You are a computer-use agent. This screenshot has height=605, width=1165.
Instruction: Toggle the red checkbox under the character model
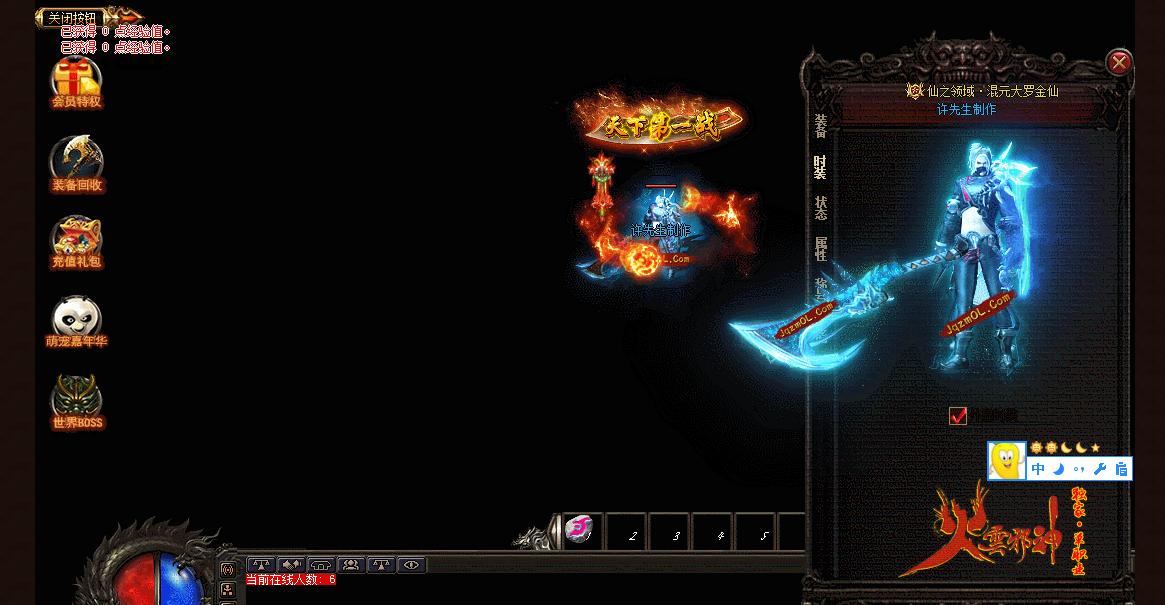click(958, 415)
